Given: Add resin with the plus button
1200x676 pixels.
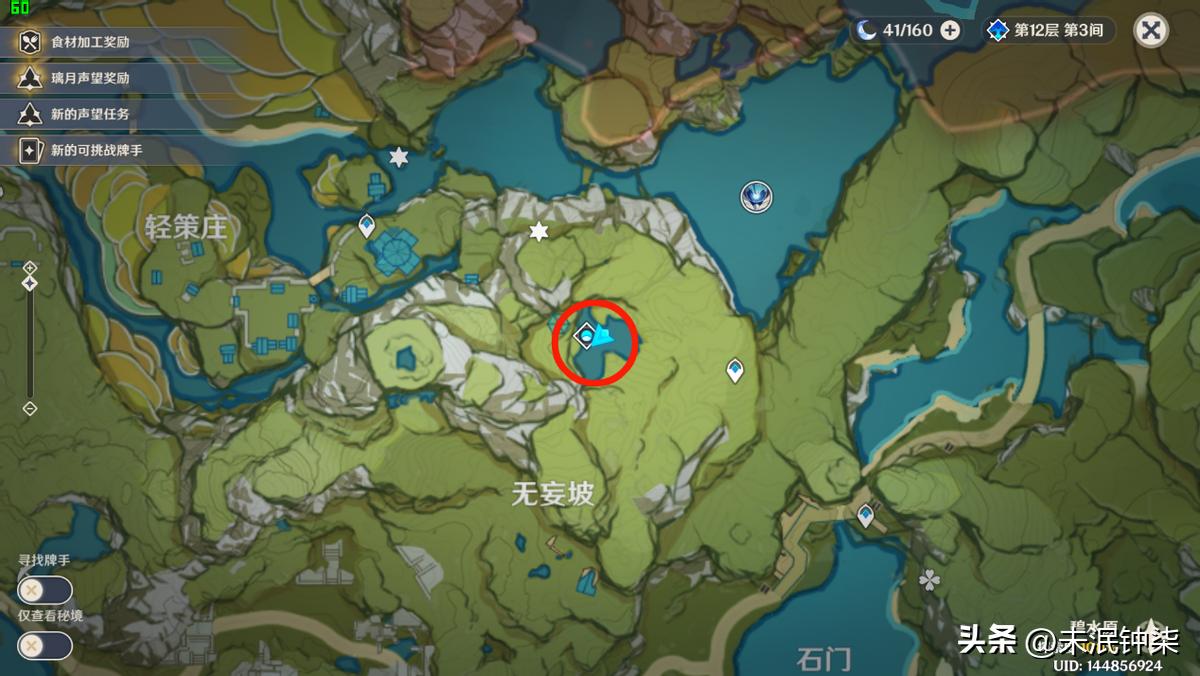Looking at the screenshot, I should pyautogui.click(x=950, y=30).
